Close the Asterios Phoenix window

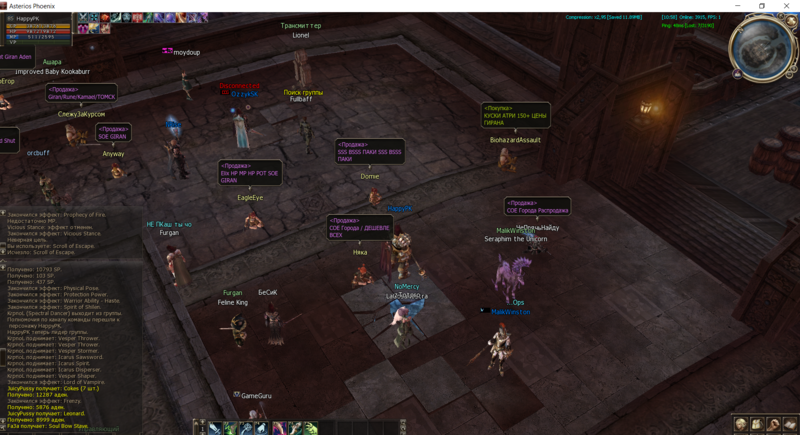point(787,6)
